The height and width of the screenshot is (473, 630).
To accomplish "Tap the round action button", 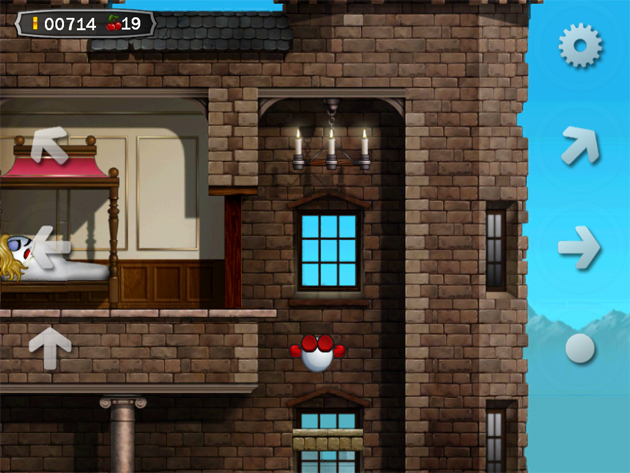I will point(580,348).
